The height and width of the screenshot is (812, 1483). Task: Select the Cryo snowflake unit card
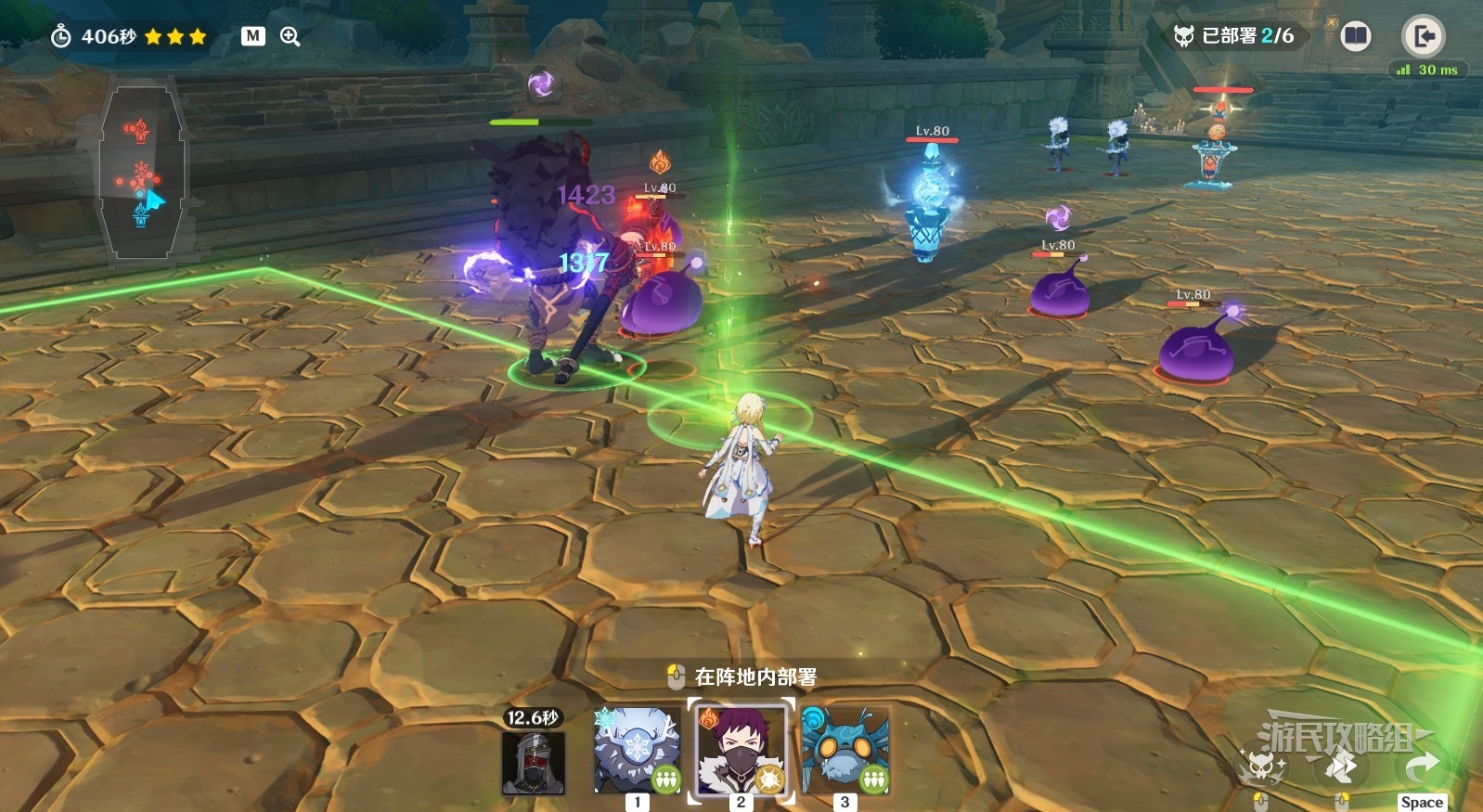[x=637, y=750]
